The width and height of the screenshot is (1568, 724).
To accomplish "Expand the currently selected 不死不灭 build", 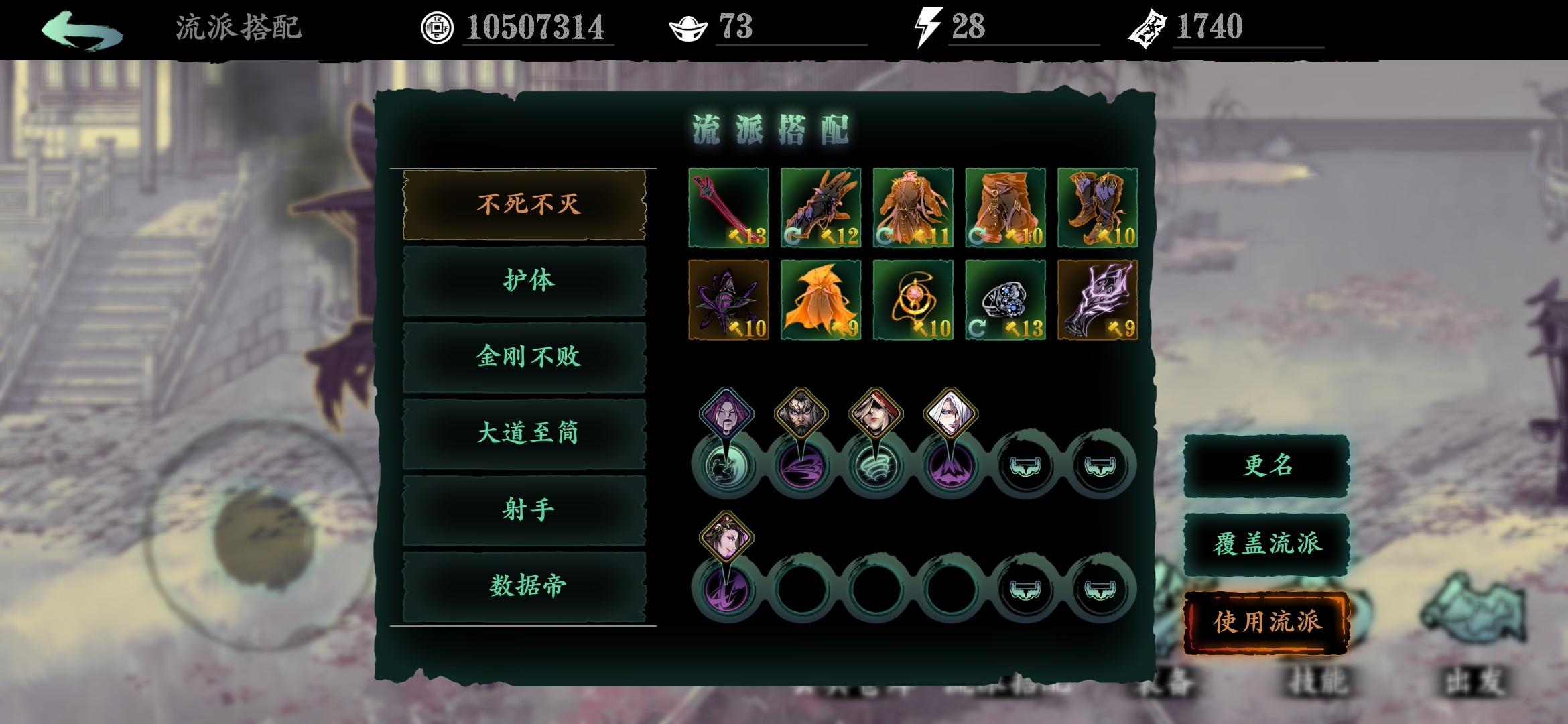I will 525,204.
